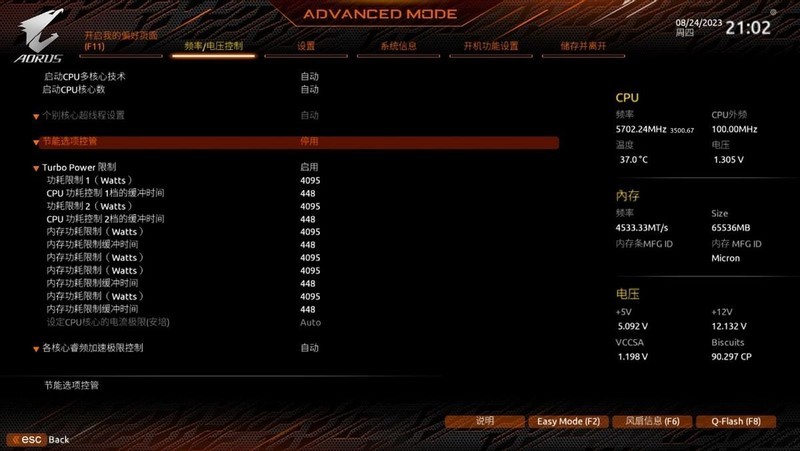
Task: Select CPU 功耗控制 2档的缓冲时间 setting
Action: (105, 219)
